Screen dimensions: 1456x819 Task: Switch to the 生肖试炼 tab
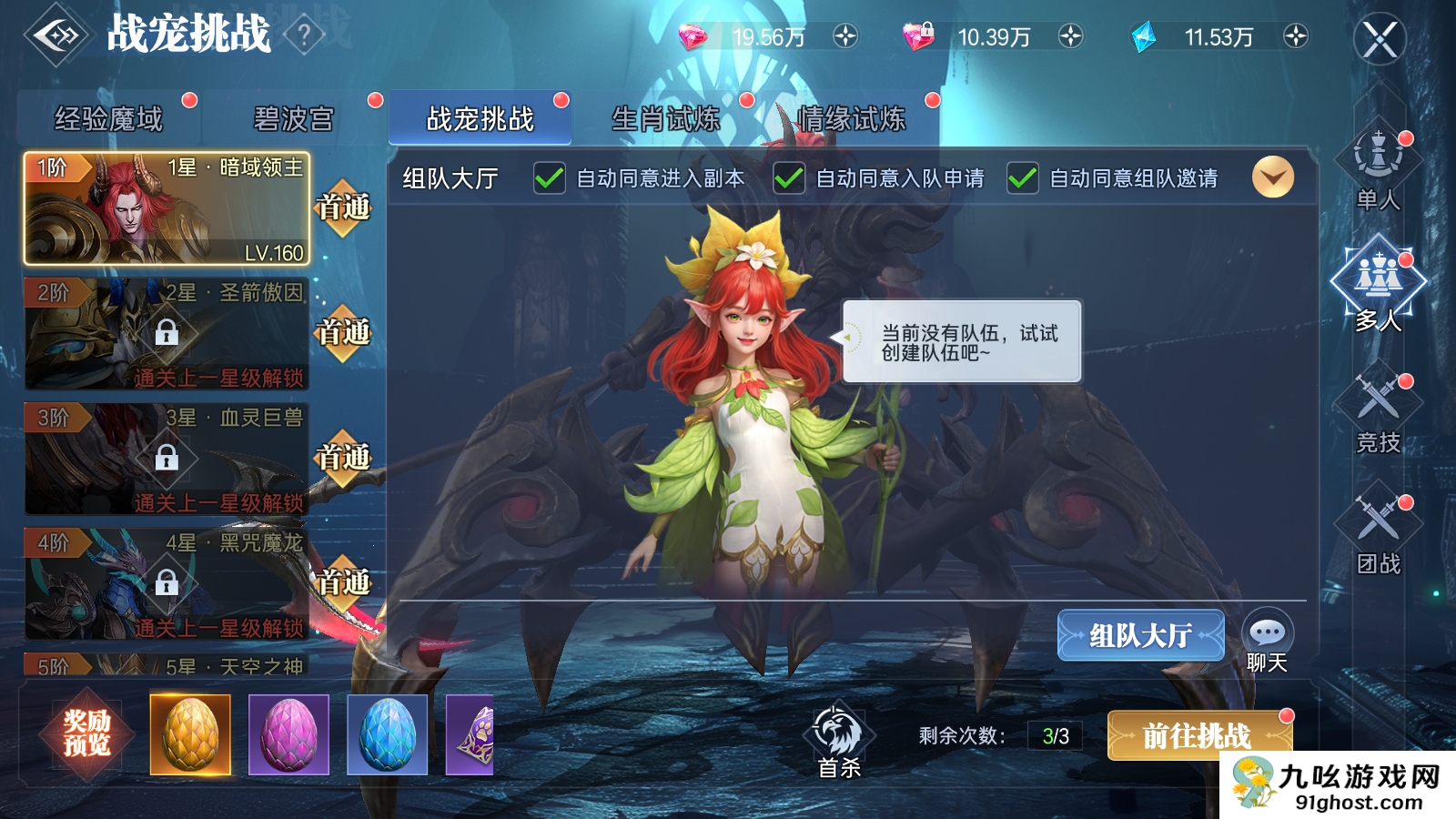pyautogui.click(x=664, y=116)
